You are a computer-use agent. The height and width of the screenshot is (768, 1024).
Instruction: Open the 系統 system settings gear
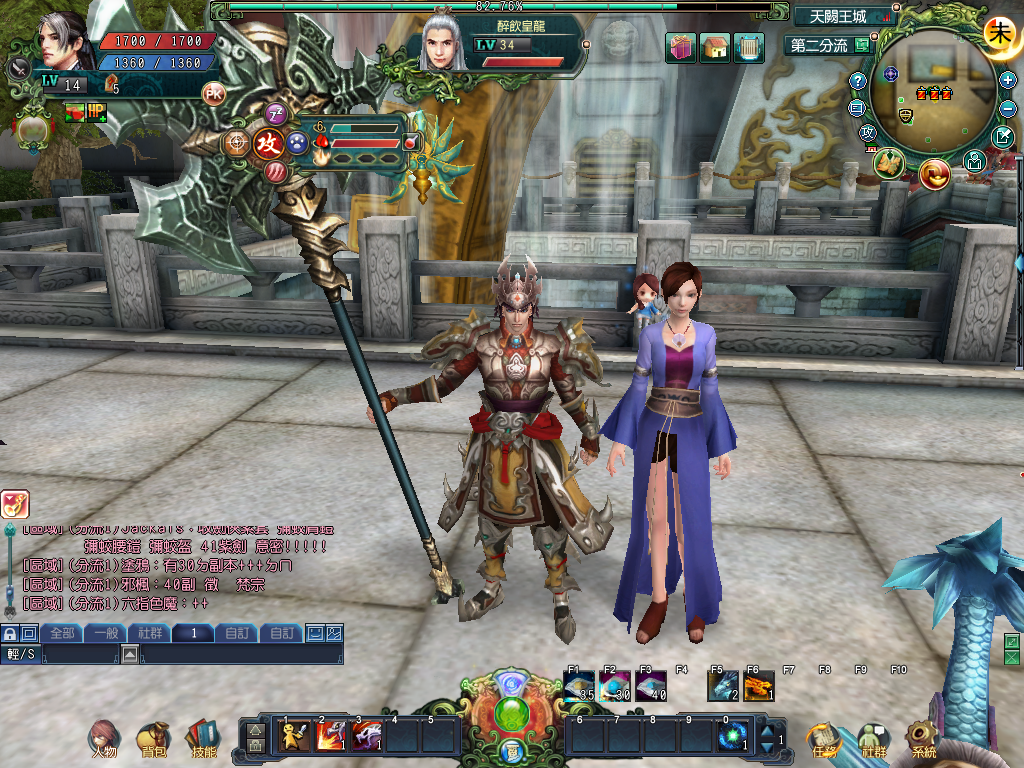(922, 738)
